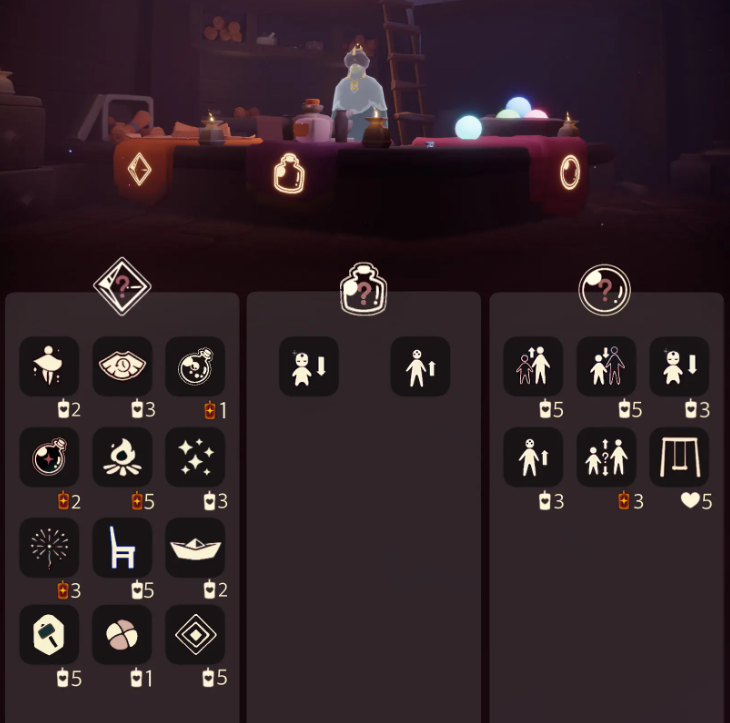Choose the four sparkles spell
Screen dimensions: 730x723
195,457
